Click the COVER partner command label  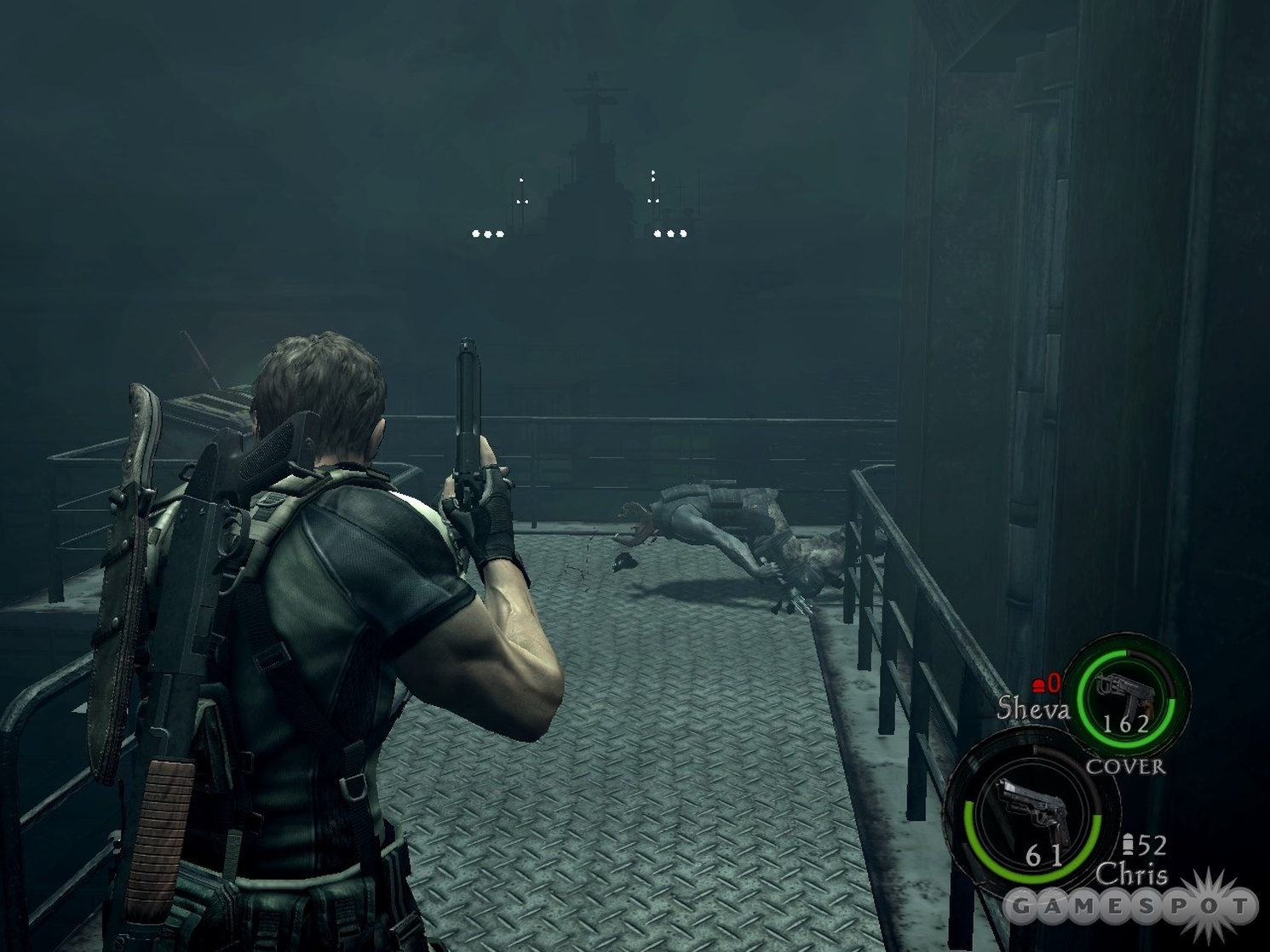(x=1125, y=766)
